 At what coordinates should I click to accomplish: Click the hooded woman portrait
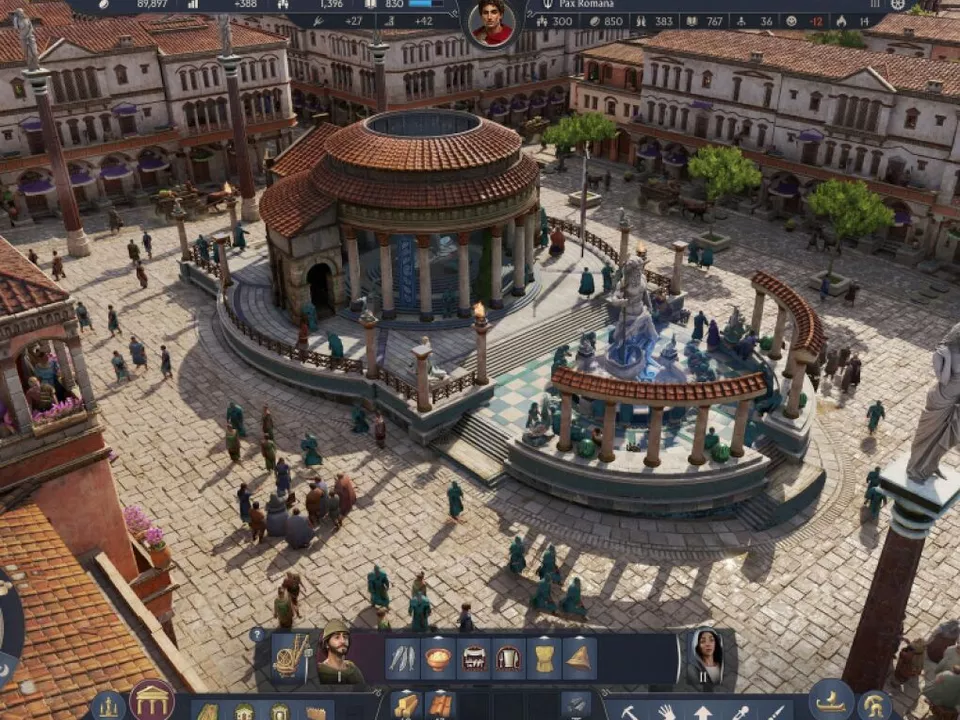click(x=704, y=656)
